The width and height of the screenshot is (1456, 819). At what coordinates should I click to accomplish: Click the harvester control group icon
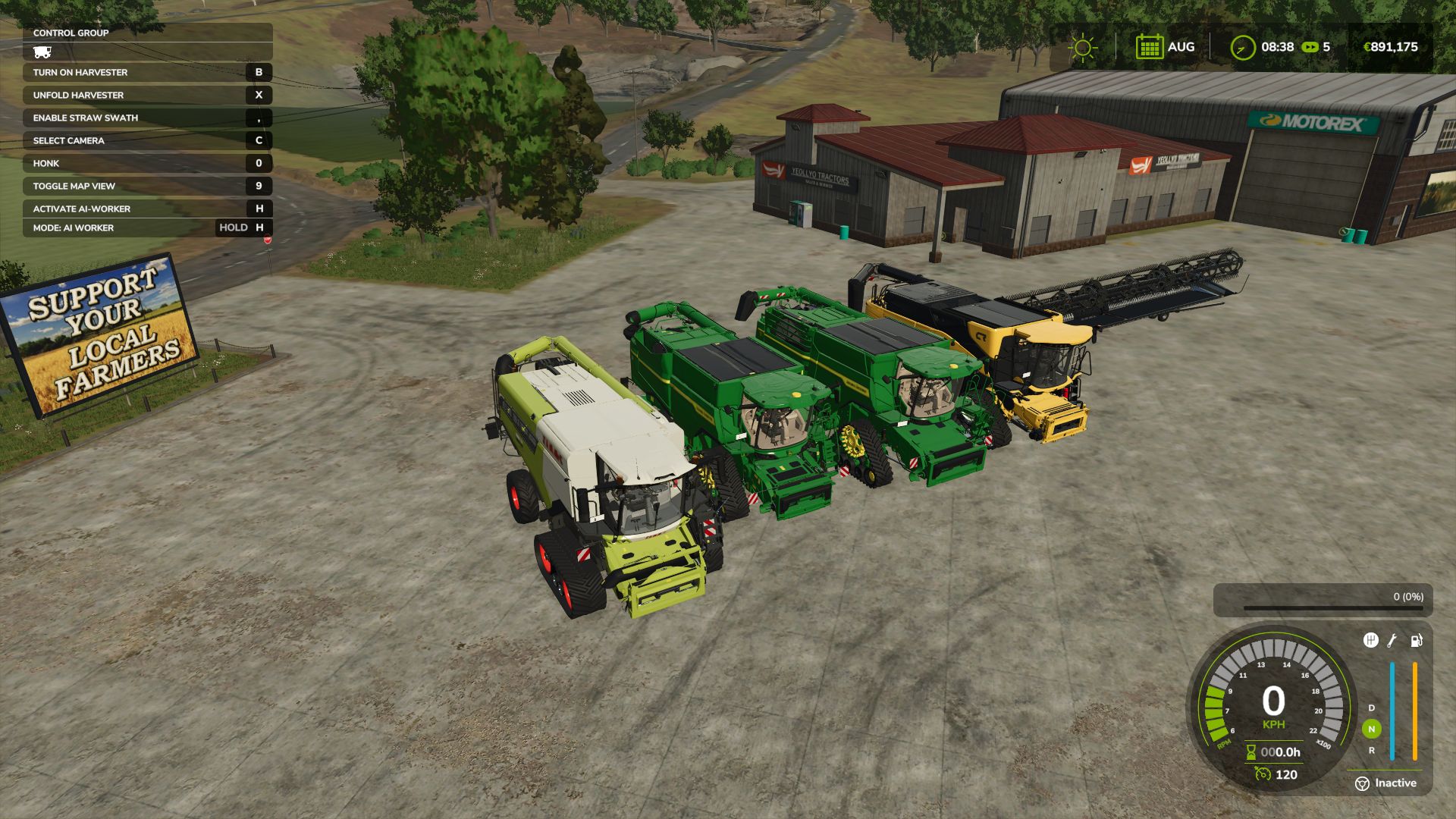(x=42, y=52)
